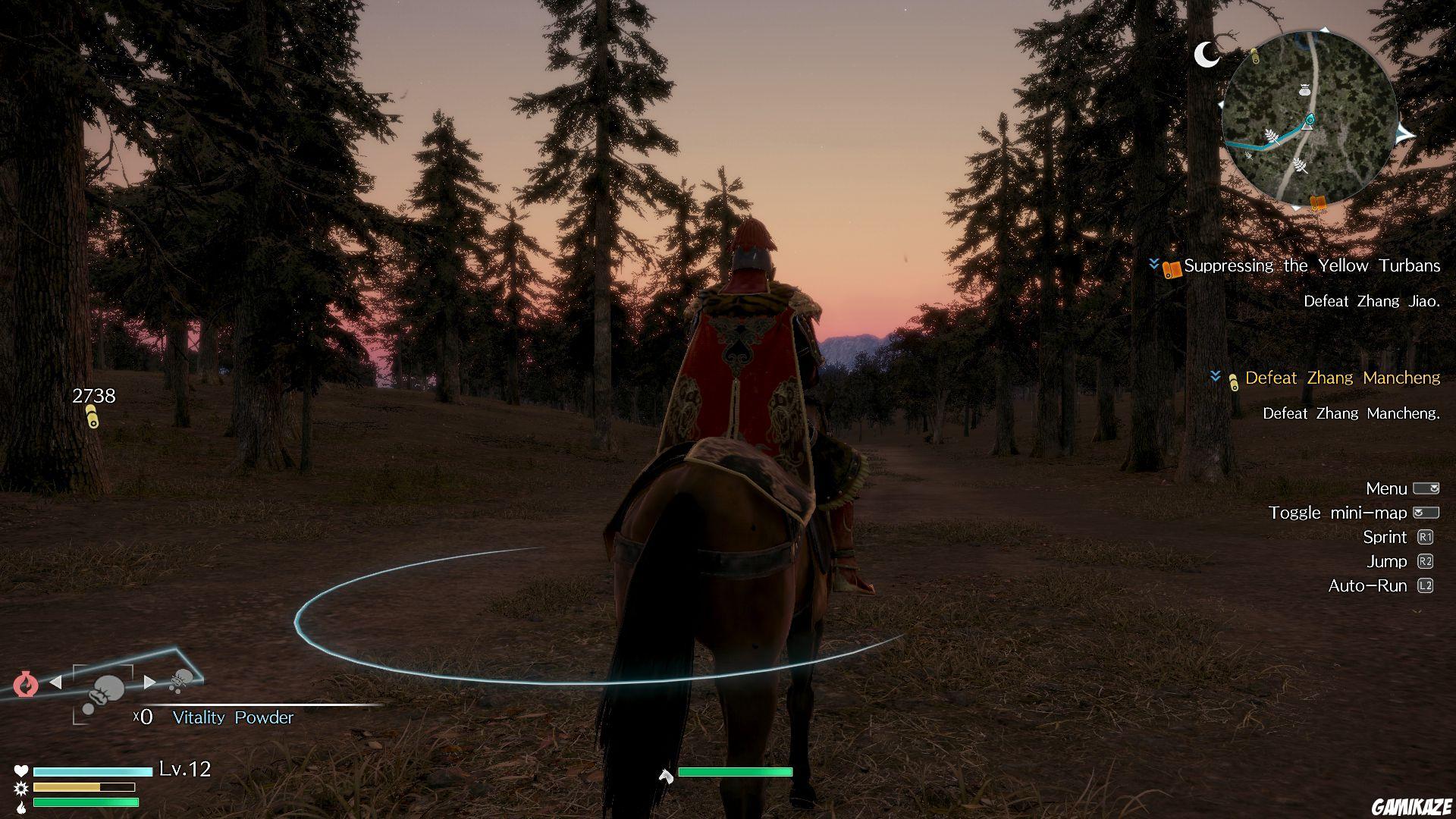Click the Defeat Zhang Jiao objective text
Viewport: 1456px width, 819px height.
coord(1371,300)
